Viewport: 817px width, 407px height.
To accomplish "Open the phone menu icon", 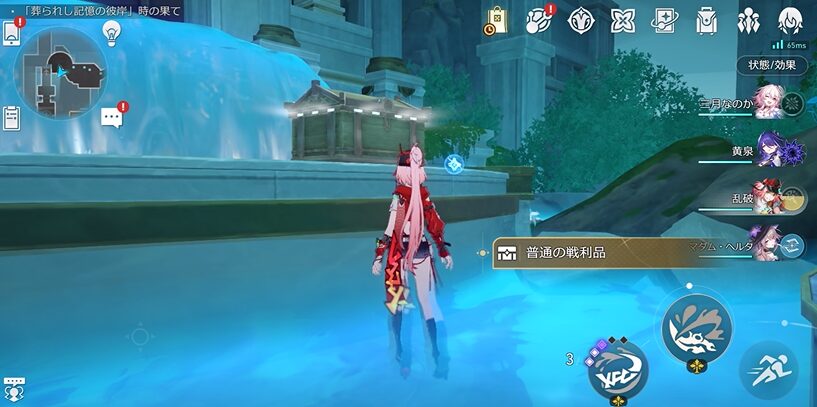I will coord(12,33).
